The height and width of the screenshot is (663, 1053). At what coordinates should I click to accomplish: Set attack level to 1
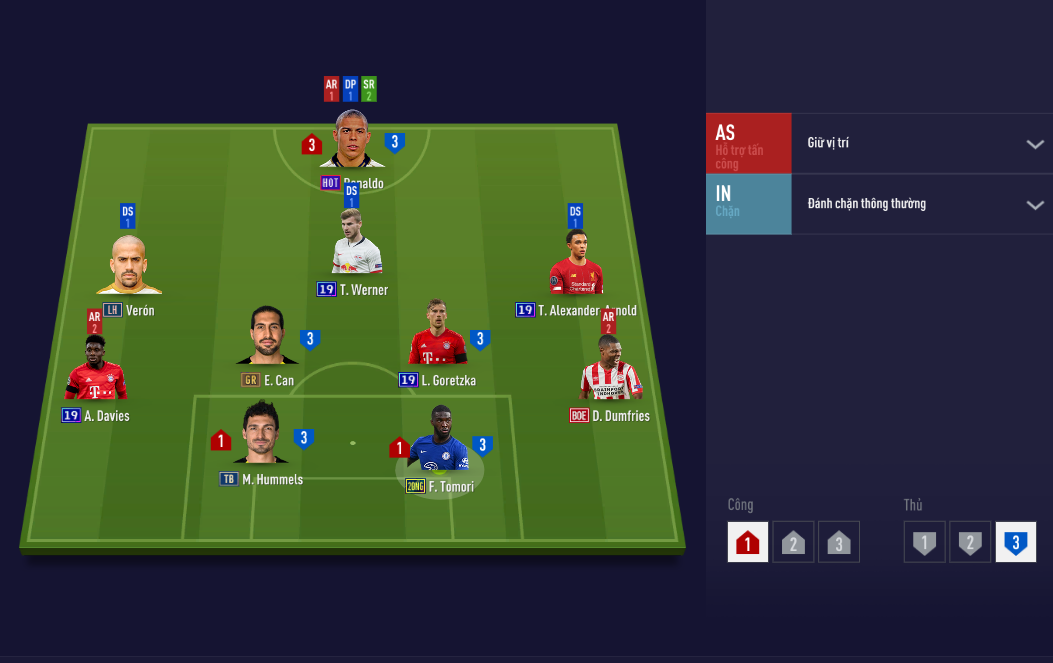748,542
